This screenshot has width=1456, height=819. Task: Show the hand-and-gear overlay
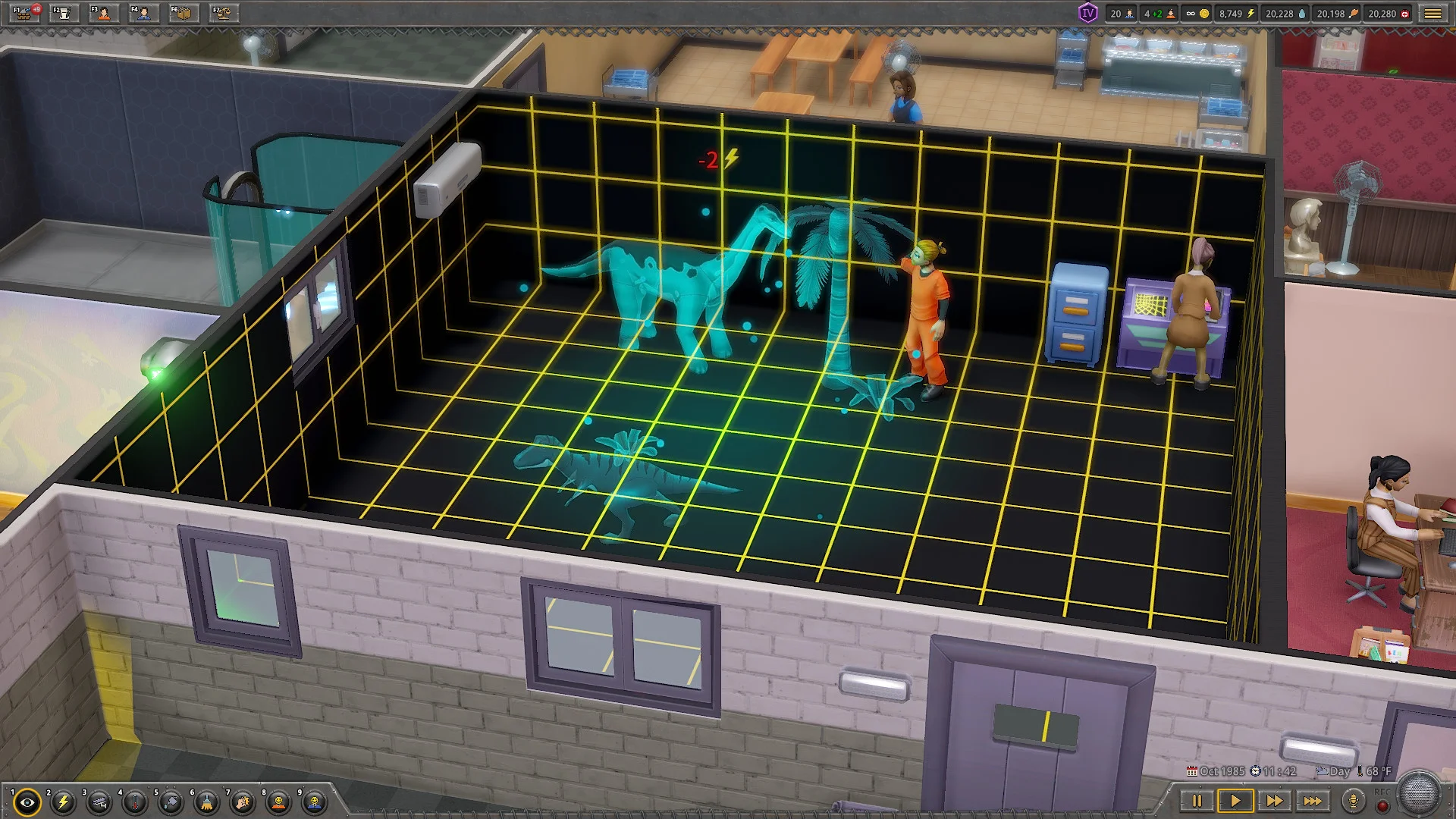coord(243,802)
